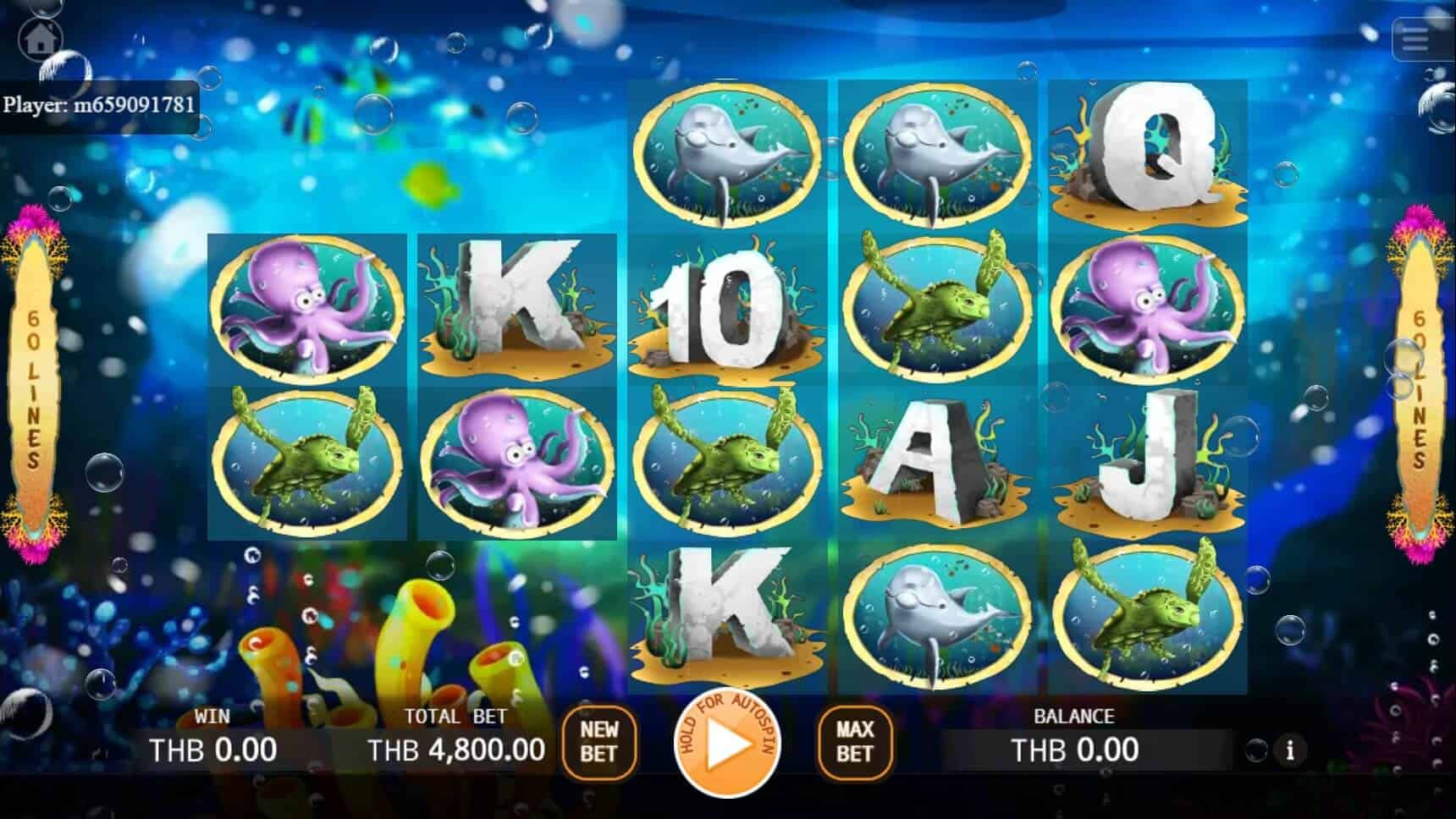Viewport: 1456px width, 819px height.
Task: Click the stone A symbol on reel four
Action: pyautogui.click(x=931, y=461)
